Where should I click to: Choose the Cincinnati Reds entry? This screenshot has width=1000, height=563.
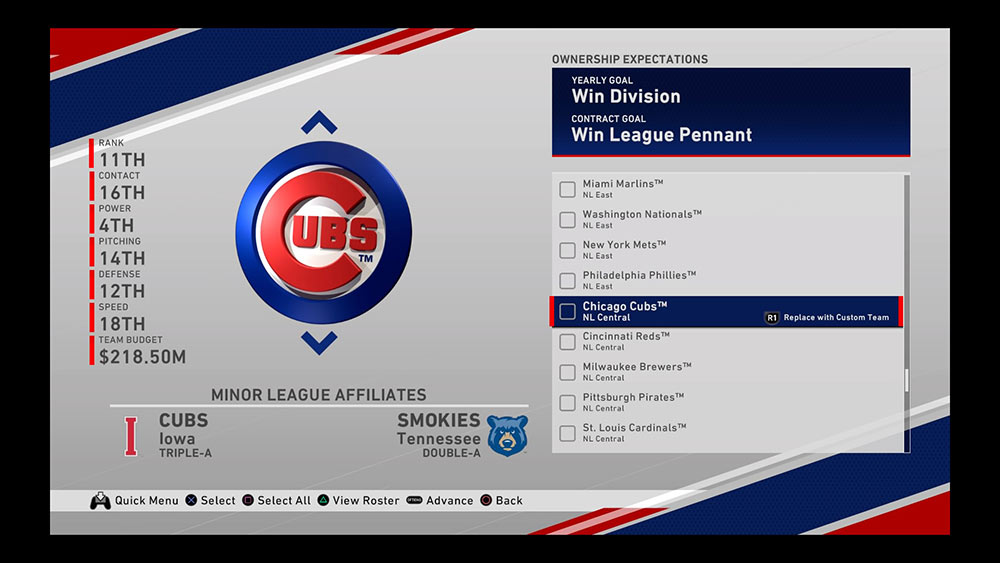coord(626,341)
